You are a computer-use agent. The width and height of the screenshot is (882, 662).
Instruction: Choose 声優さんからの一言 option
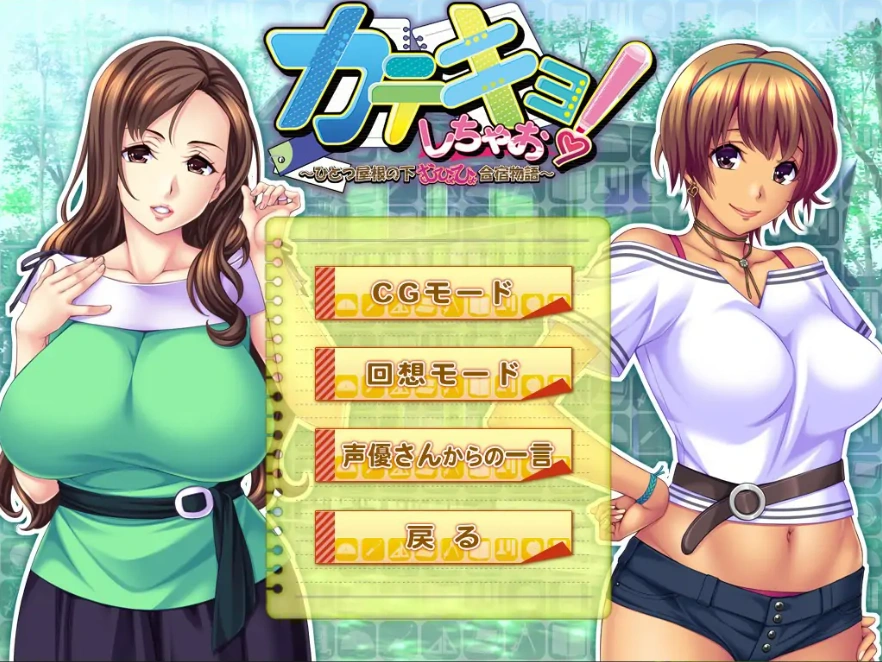tap(443, 455)
